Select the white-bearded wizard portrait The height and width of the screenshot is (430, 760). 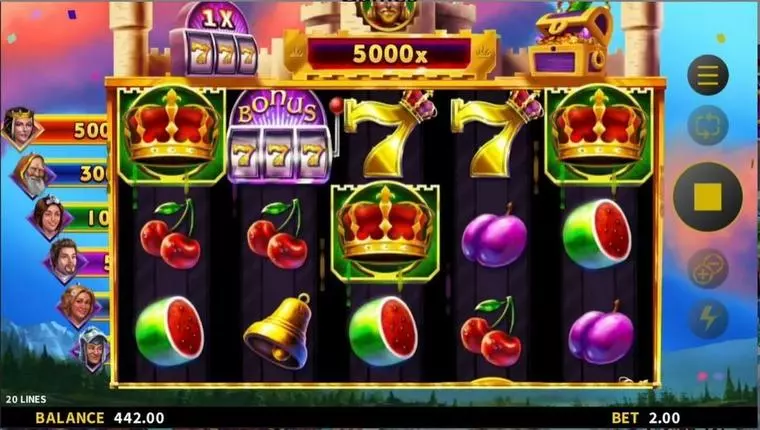click(32, 175)
